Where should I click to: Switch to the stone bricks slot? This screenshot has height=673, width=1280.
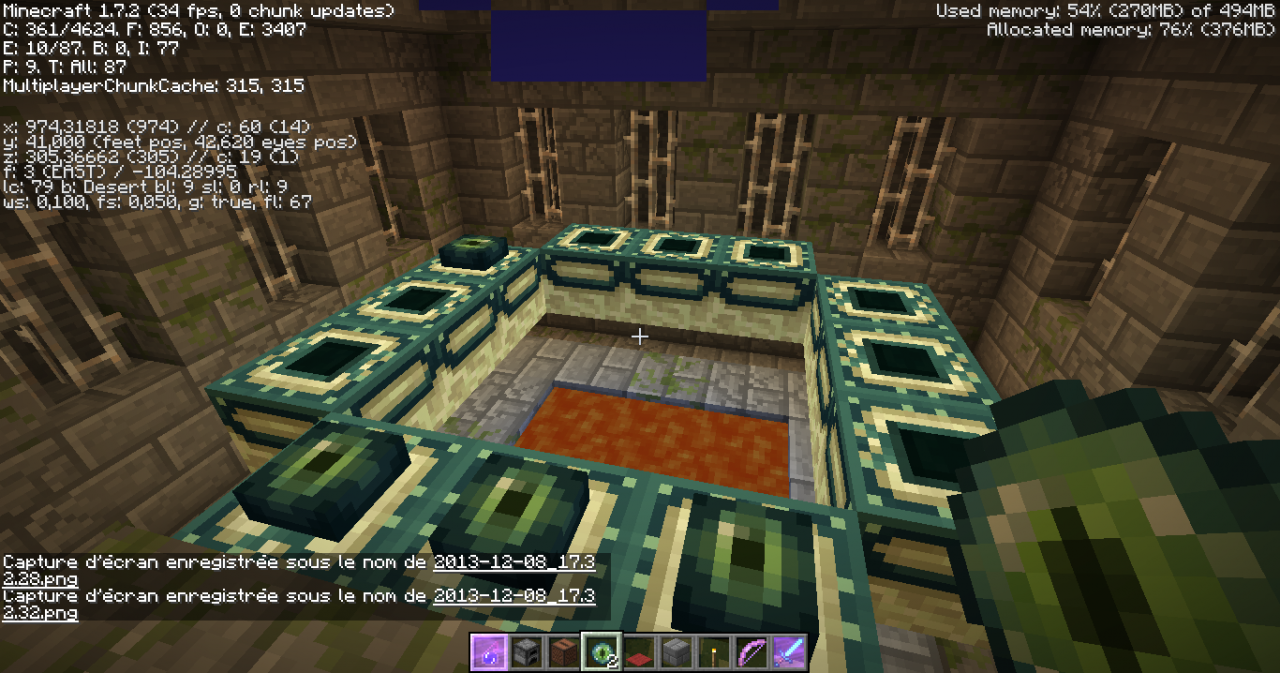(676, 652)
